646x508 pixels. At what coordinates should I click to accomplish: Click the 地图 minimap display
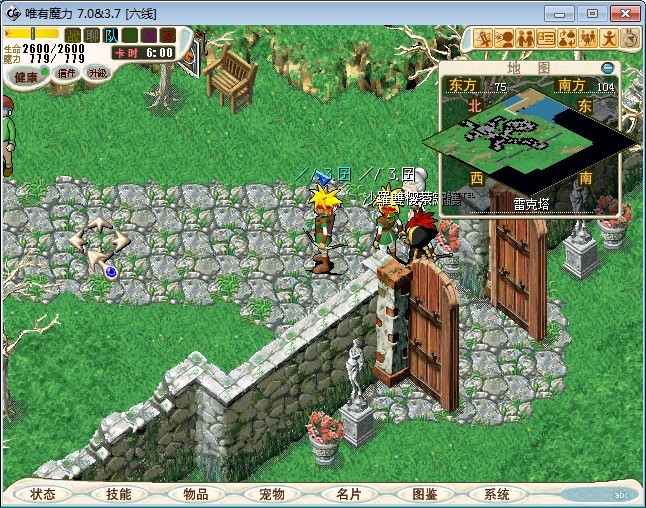pyautogui.click(x=530, y=140)
